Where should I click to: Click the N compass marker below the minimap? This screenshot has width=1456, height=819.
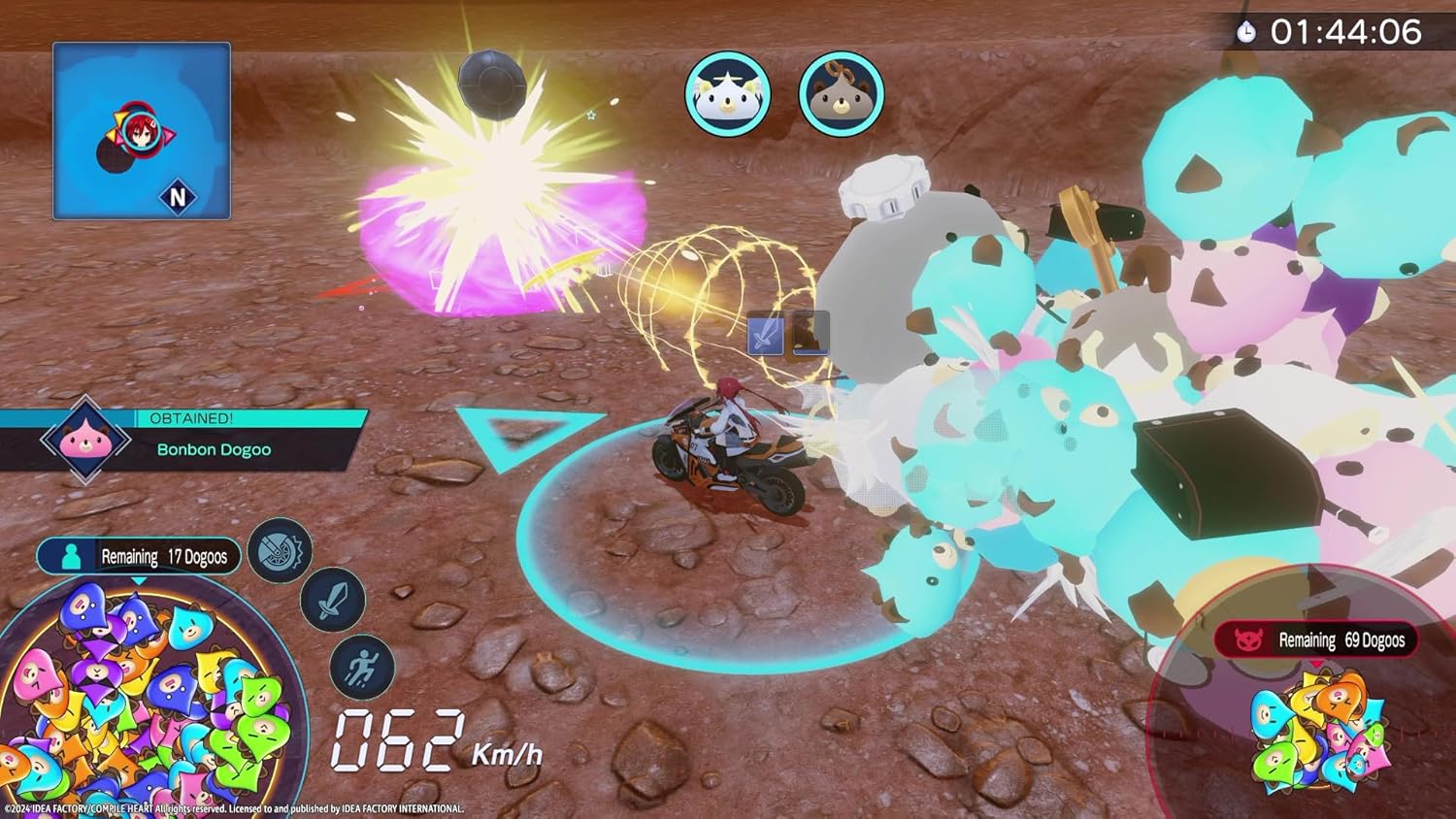coord(177,198)
